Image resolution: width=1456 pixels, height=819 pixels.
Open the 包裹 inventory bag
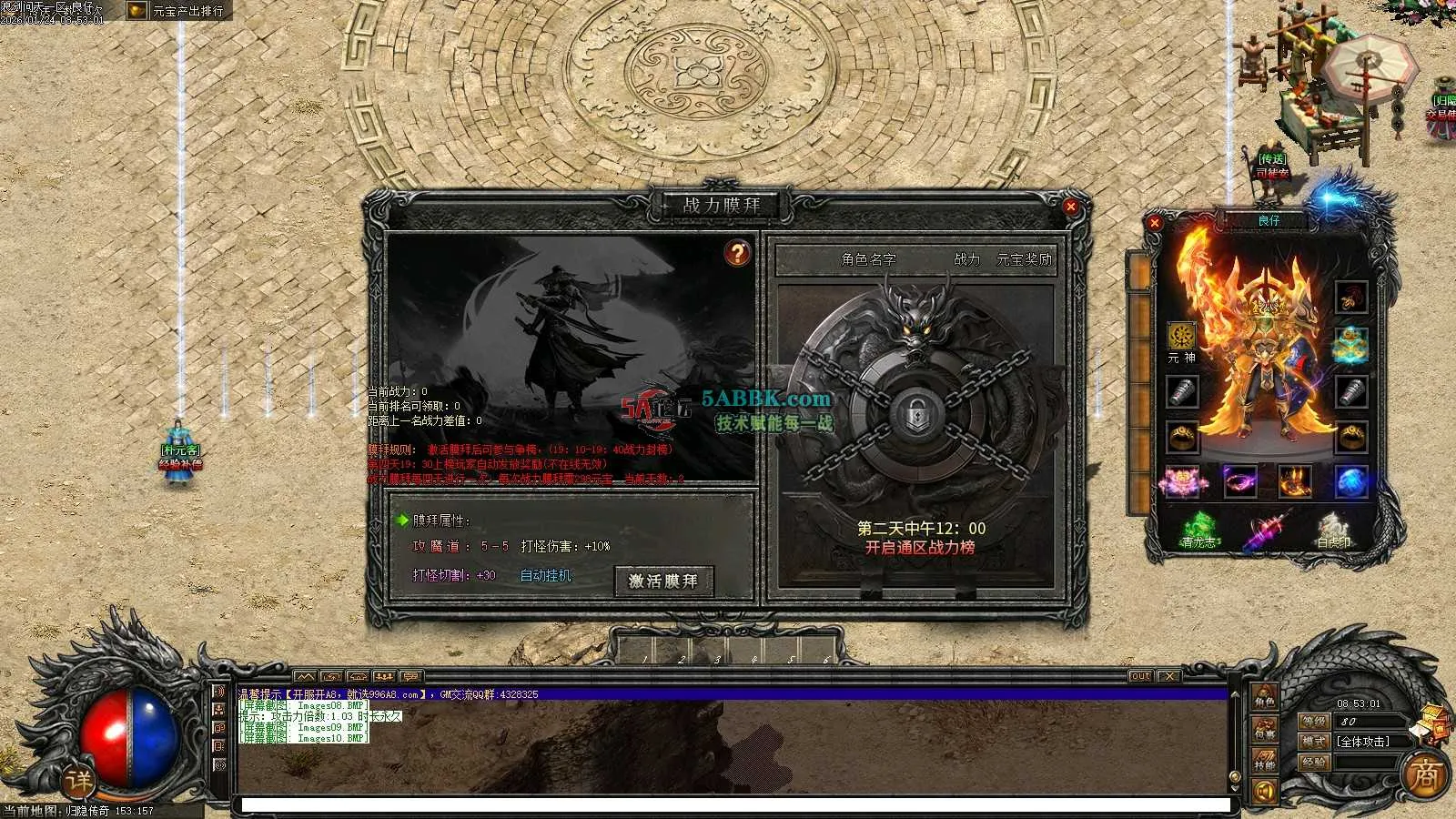(1265, 730)
